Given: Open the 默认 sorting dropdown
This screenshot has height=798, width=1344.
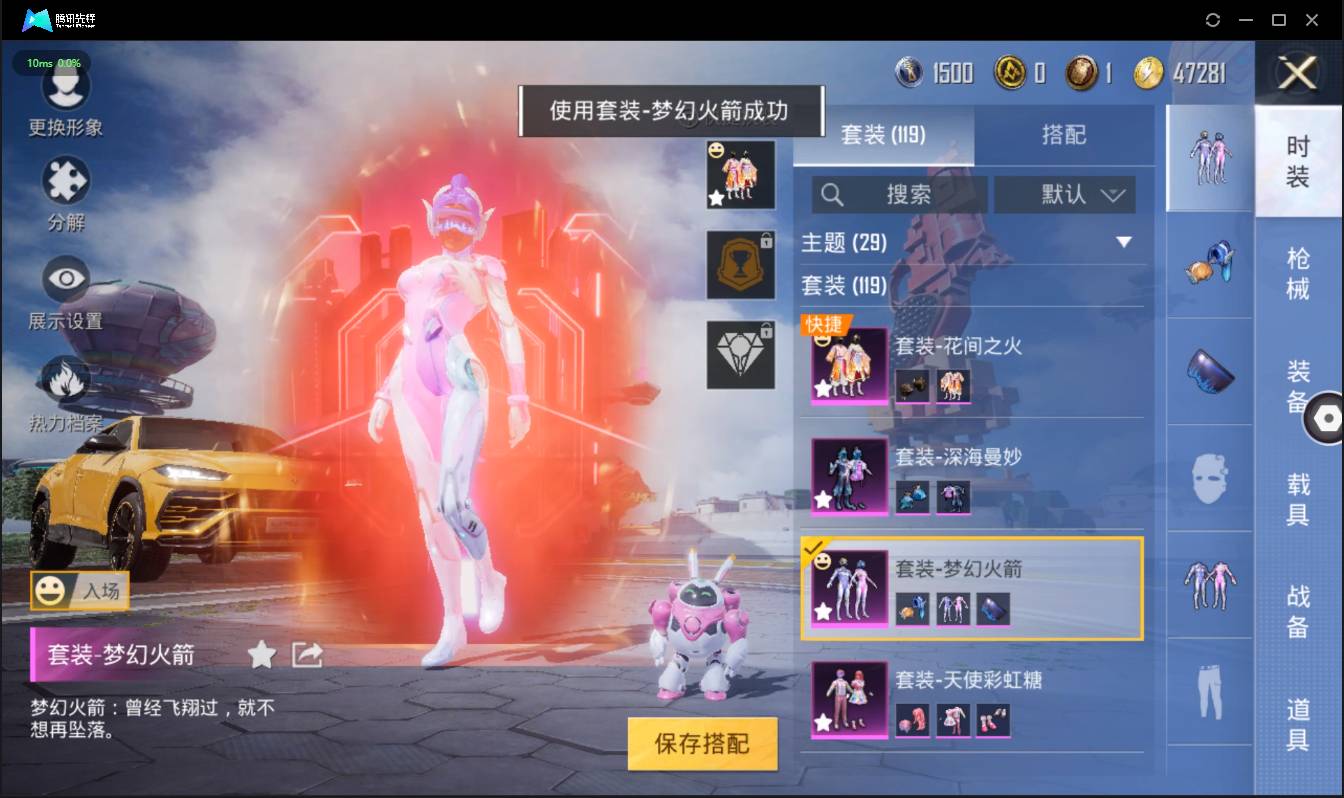Looking at the screenshot, I should click(1064, 195).
